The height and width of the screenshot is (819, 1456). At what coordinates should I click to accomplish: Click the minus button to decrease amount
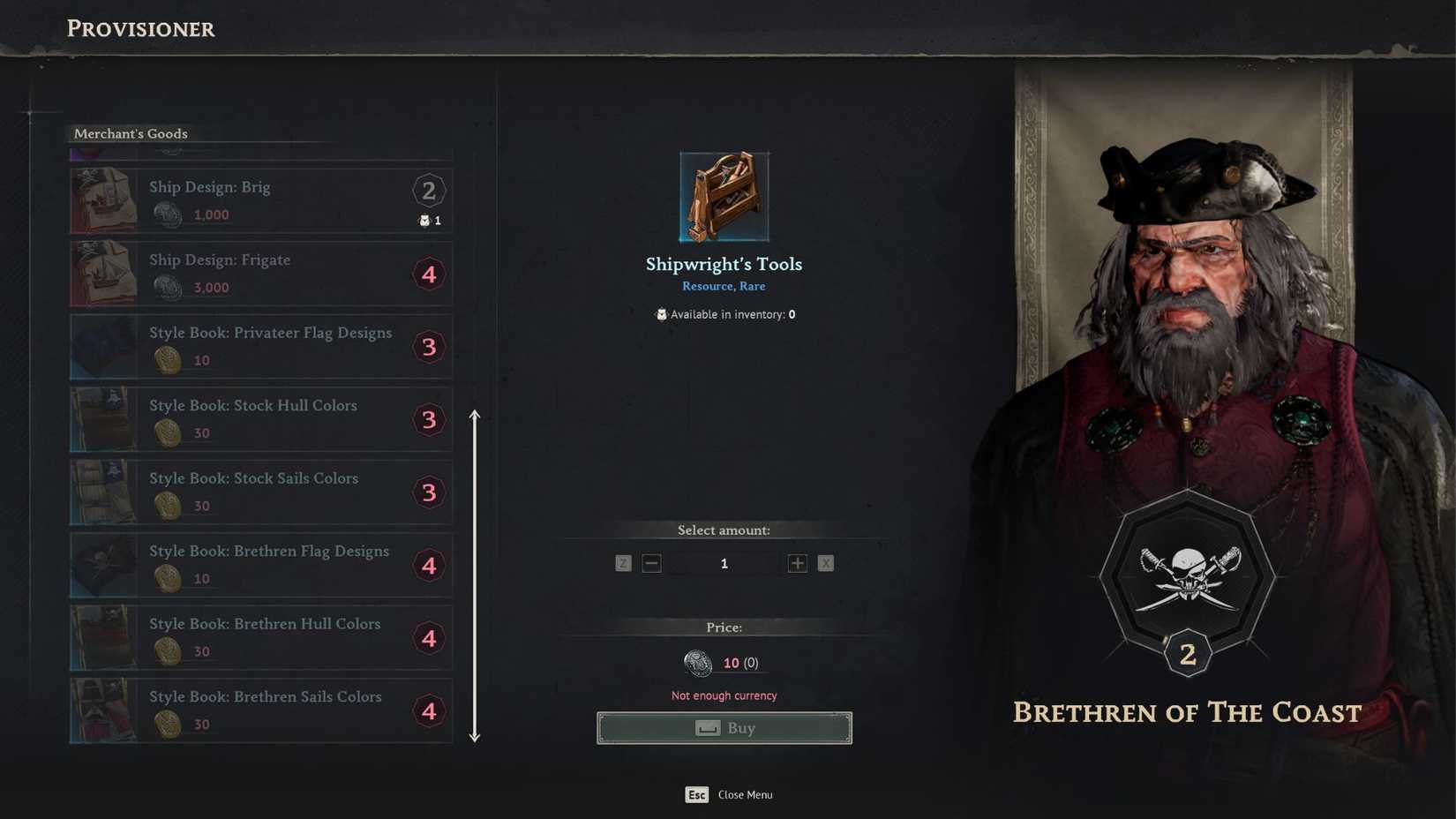[x=651, y=562]
